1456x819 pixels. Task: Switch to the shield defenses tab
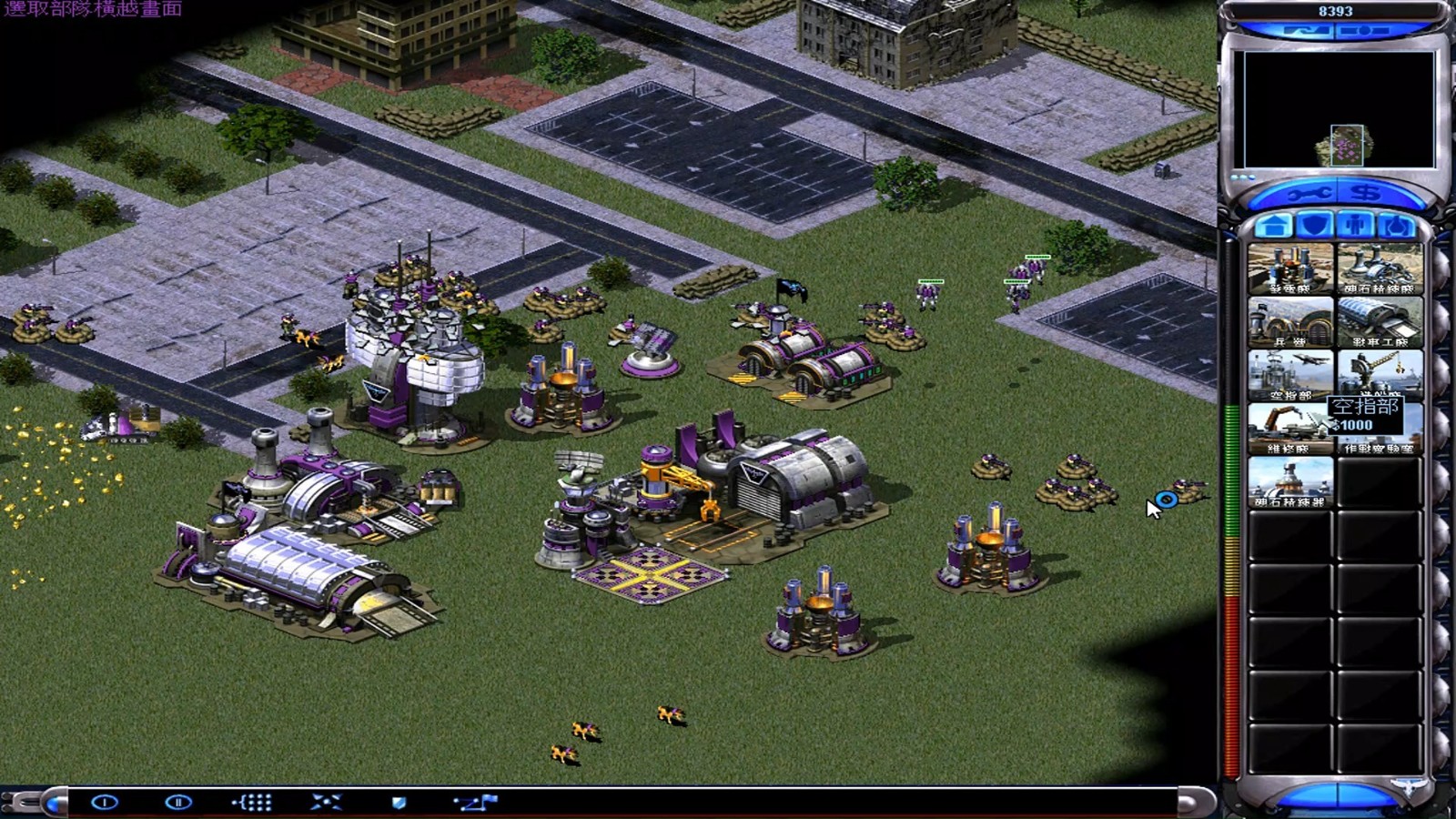coord(1315,226)
